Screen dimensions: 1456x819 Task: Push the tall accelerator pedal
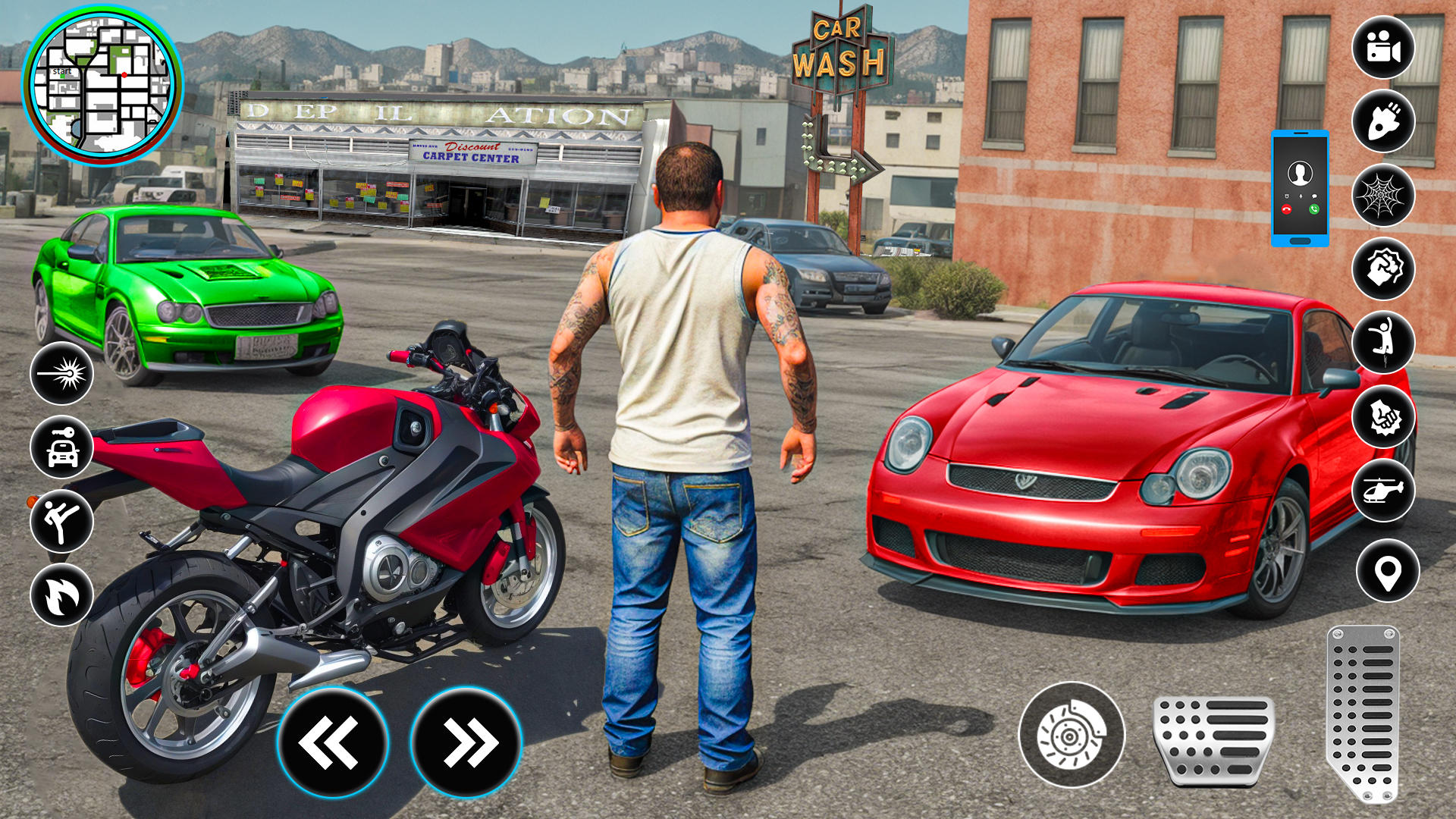1363,713
